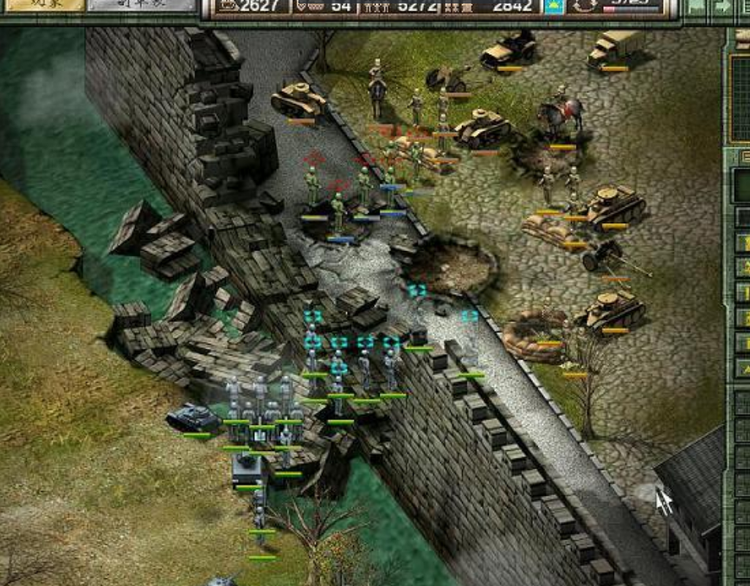
Task: Click the grey button beside the tan button
Action: pos(140,5)
